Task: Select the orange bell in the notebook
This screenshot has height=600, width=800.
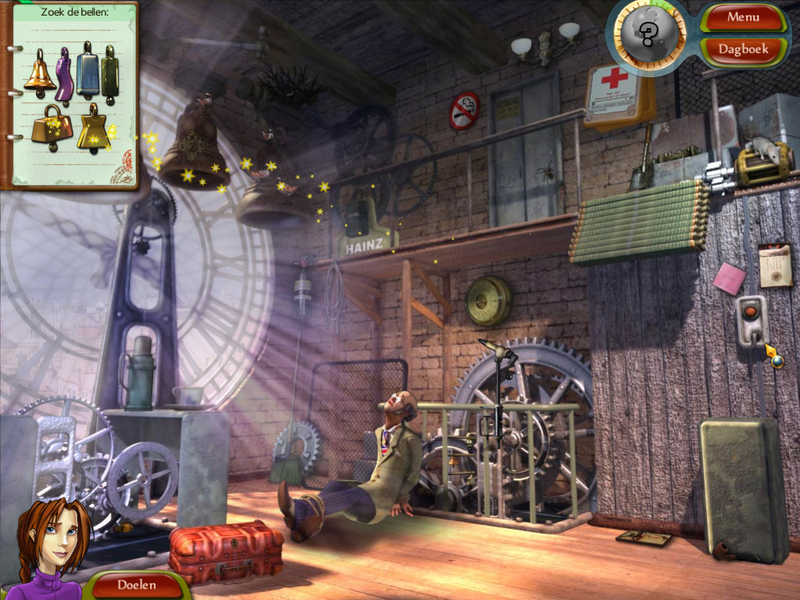Action: [x=40, y=73]
